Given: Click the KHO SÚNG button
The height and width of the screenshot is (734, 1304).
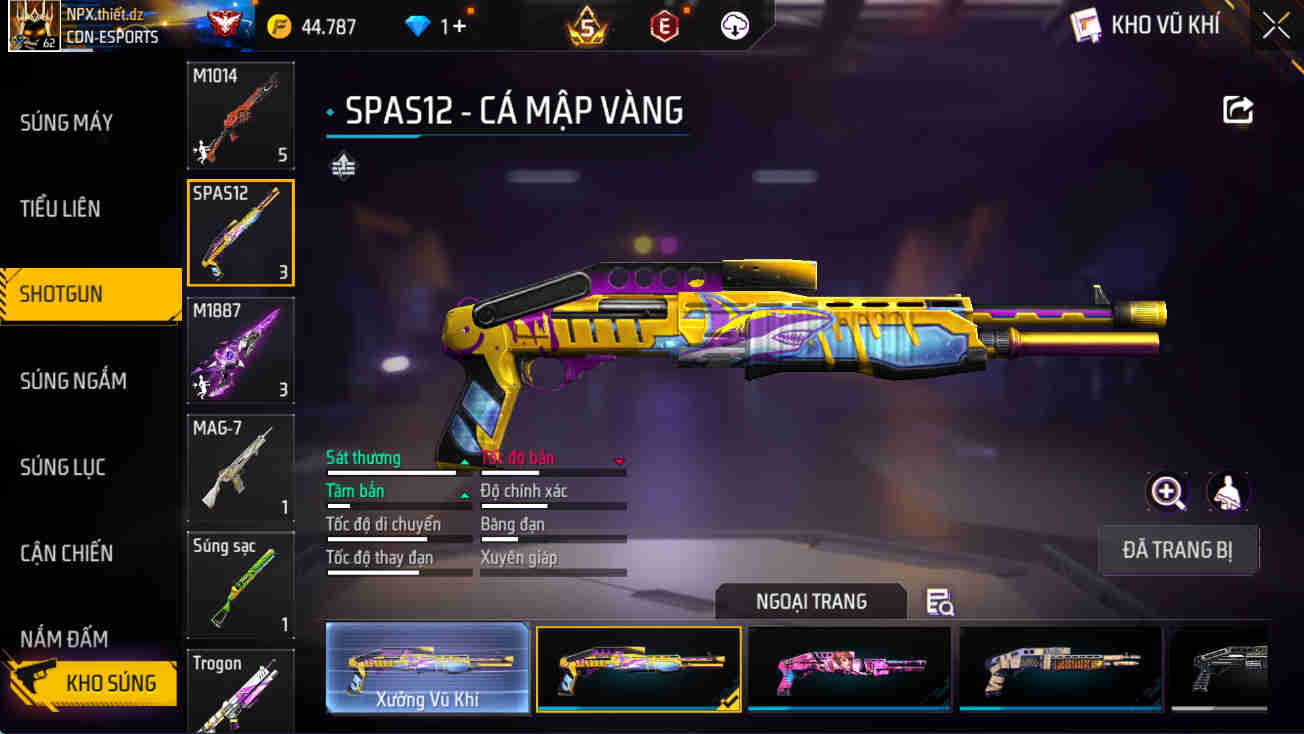Looking at the screenshot, I should [95, 683].
